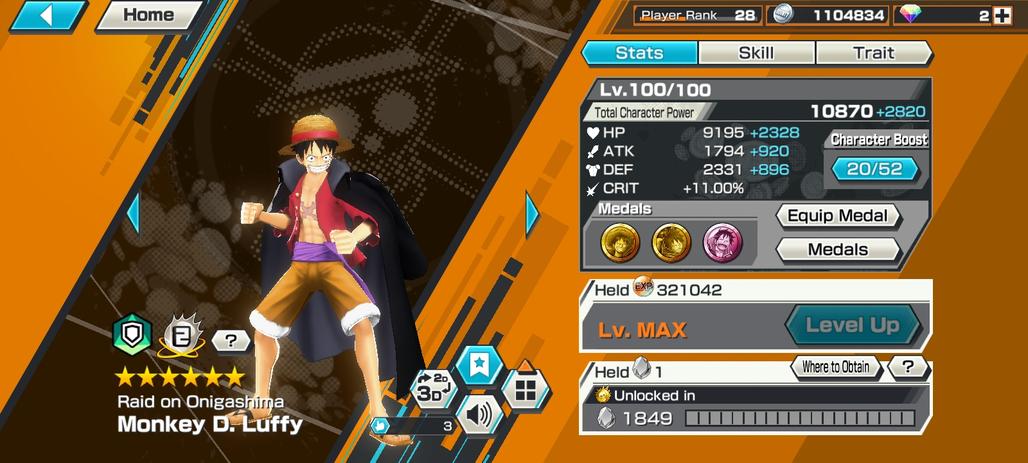Open the Trait tab

click(873, 53)
